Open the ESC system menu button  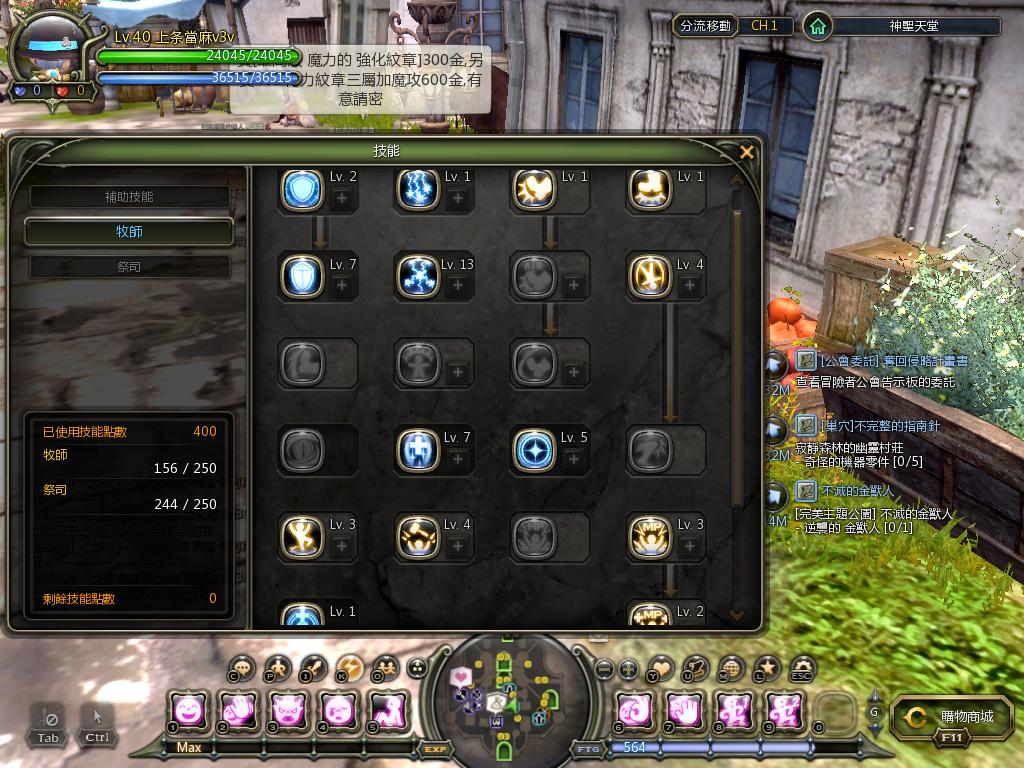tap(801, 669)
